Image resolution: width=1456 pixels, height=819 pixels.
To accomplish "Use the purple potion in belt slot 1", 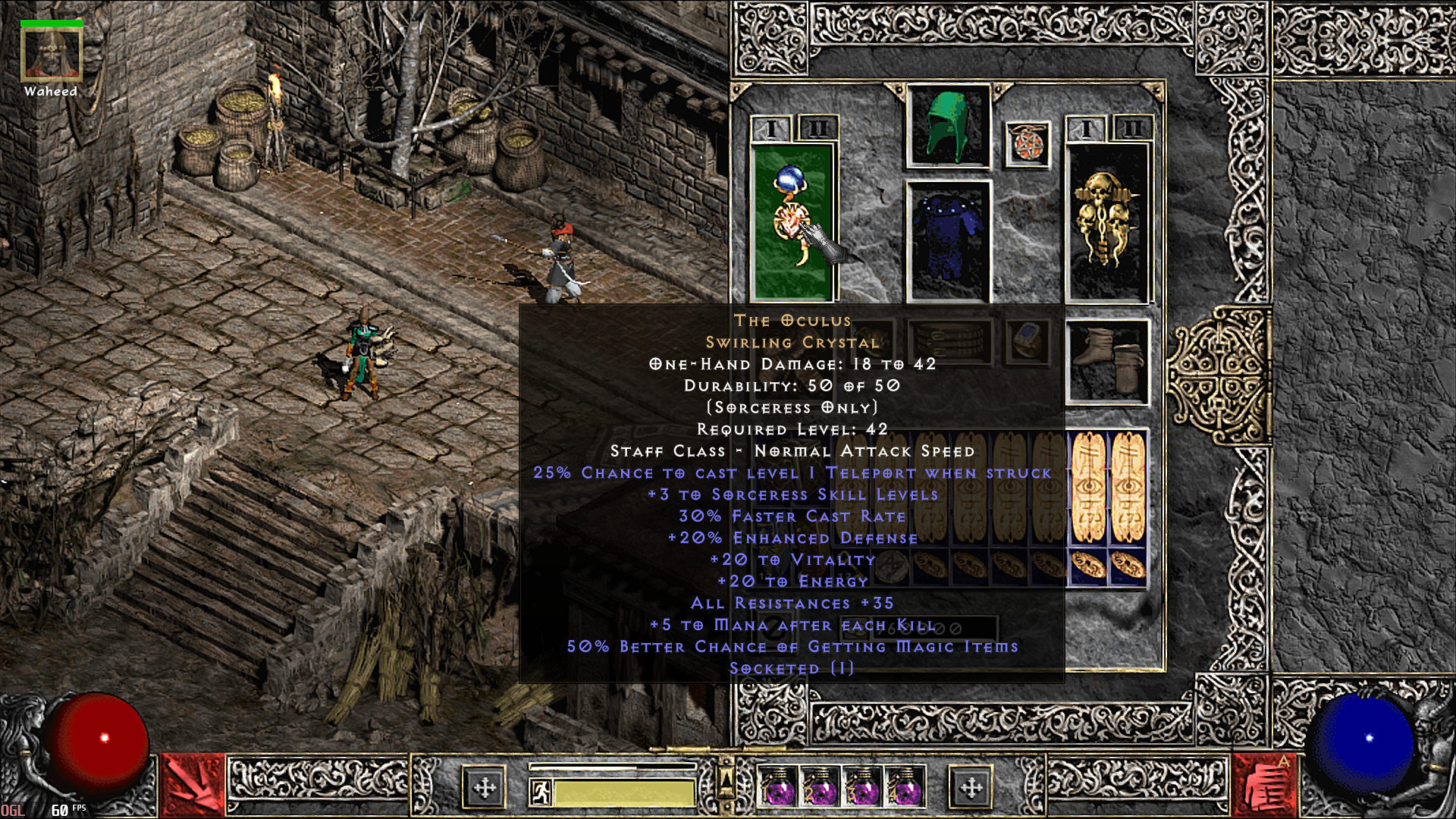I will pos(779,789).
